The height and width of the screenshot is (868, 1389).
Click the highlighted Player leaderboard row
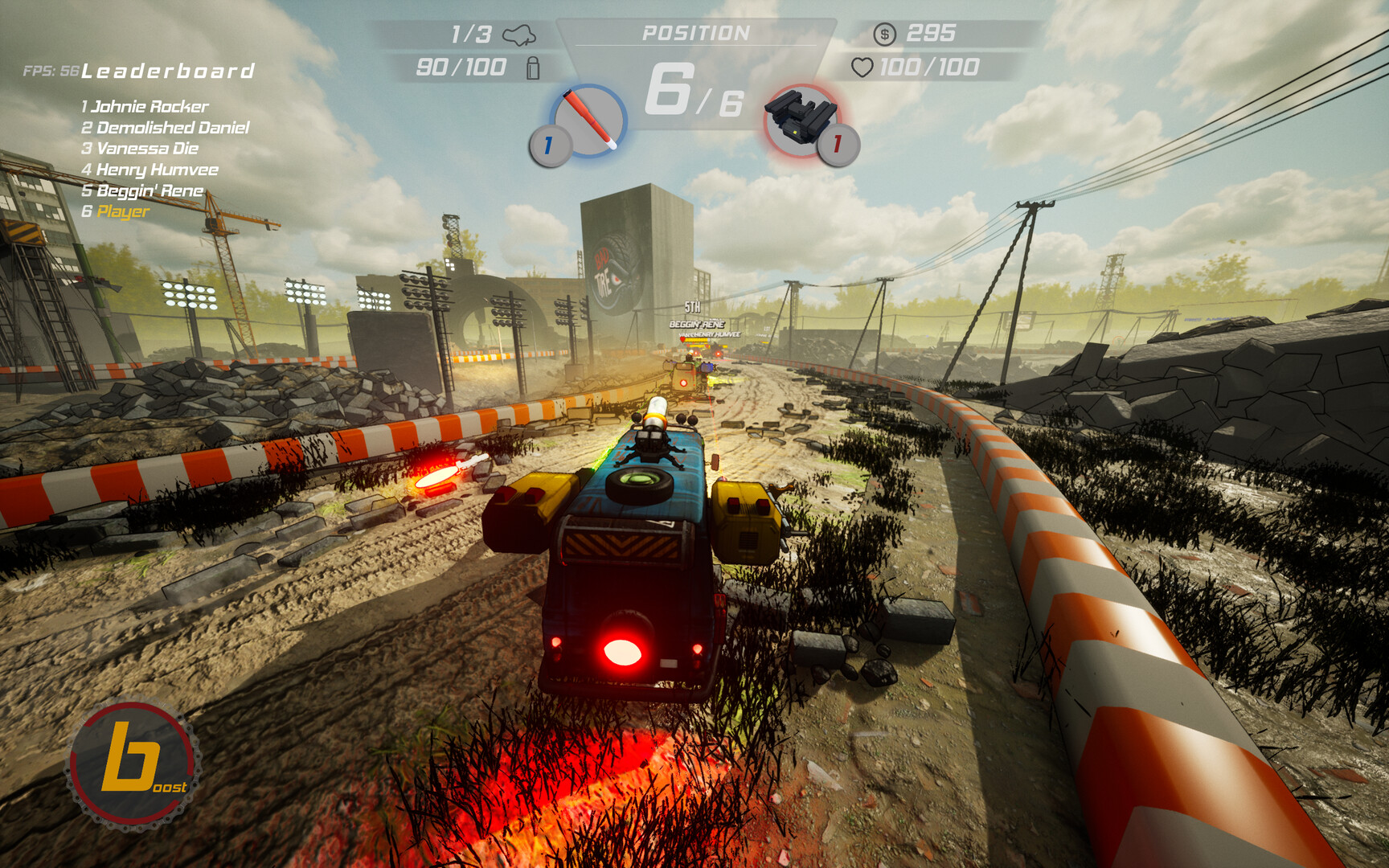tap(116, 211)
